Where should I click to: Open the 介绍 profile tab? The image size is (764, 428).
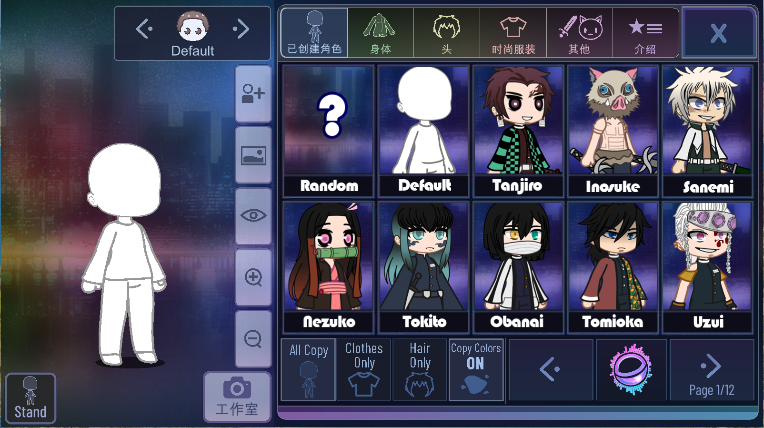pos(645,33)
